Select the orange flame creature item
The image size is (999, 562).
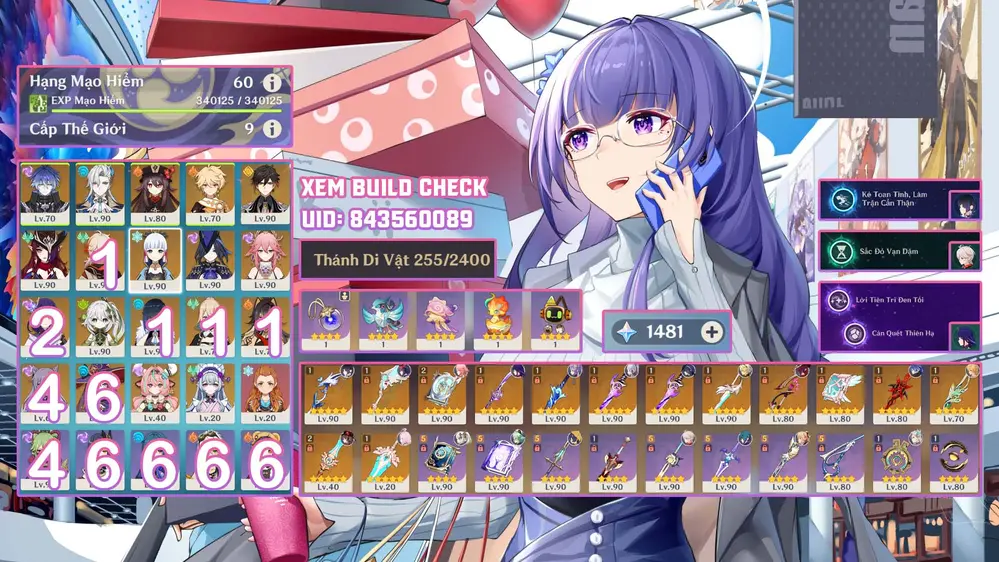tap(496, 320)
